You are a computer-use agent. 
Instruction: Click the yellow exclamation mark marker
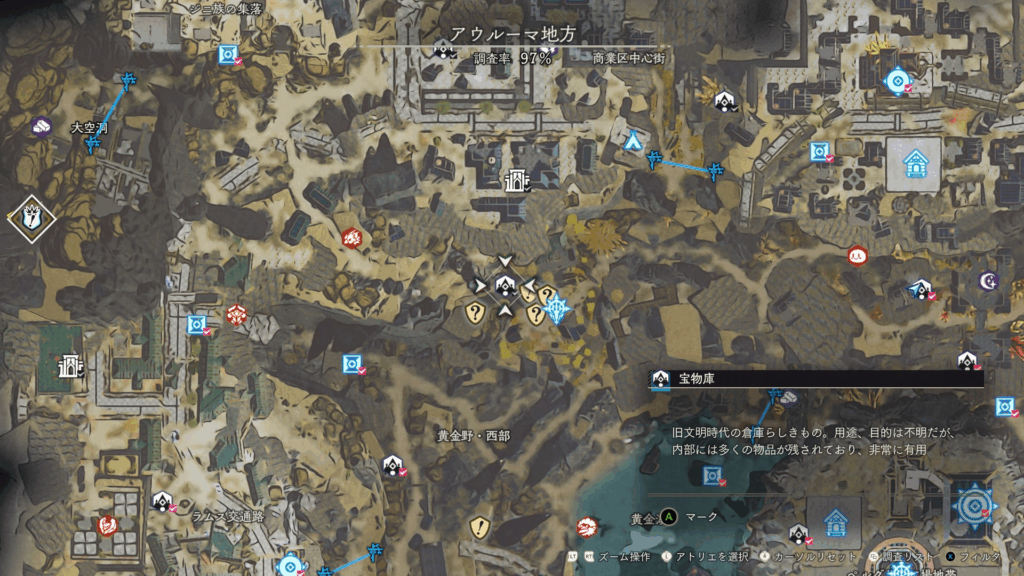tap(481, 526)
